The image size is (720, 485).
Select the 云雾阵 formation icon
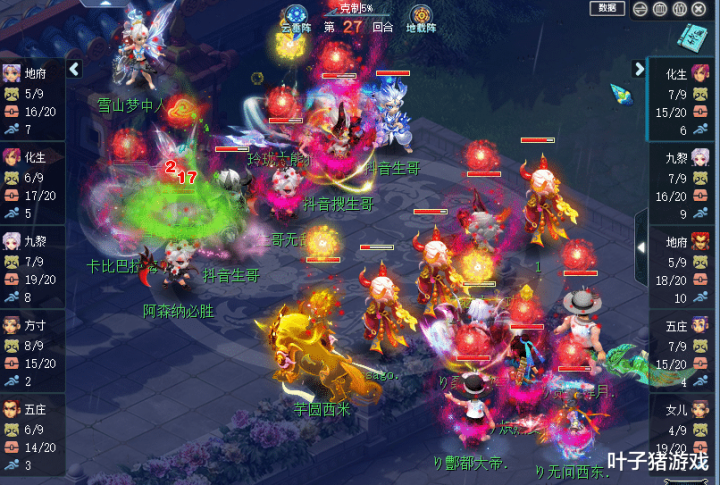pos(293,16)
